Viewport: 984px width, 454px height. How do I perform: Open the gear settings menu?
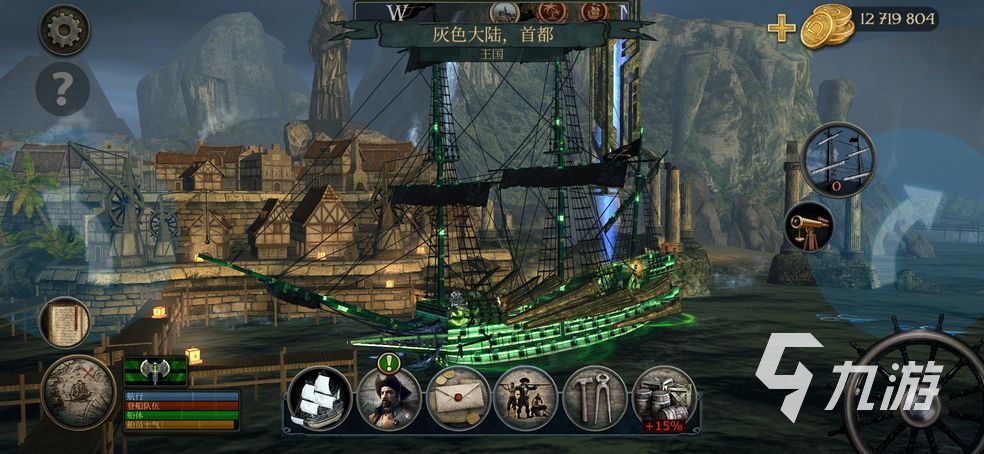[64, 29]
